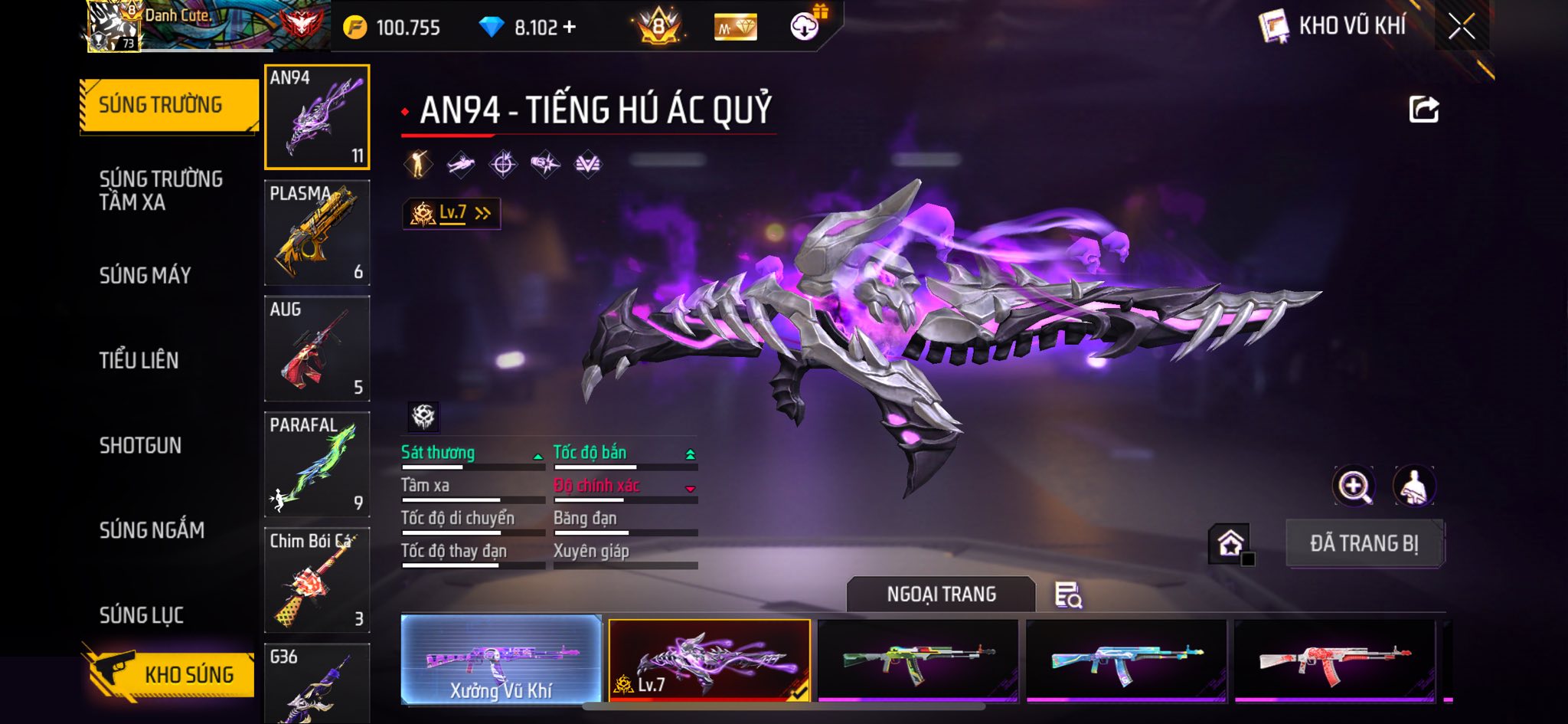This screenshot has width=1568, height=724.
Task: Close the weapon armory screen
Action: pos(1461,28)
